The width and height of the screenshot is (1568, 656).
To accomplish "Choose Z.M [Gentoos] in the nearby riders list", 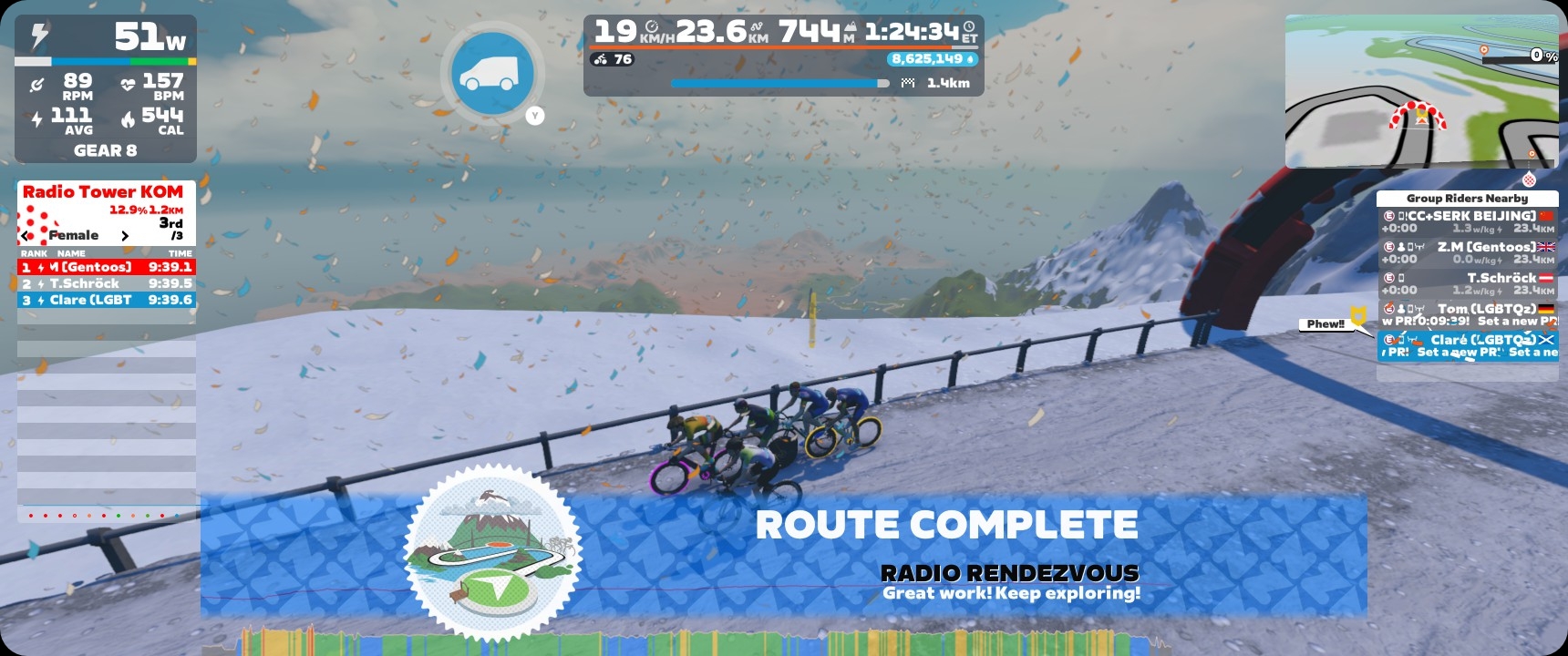I will [1467, 253].
